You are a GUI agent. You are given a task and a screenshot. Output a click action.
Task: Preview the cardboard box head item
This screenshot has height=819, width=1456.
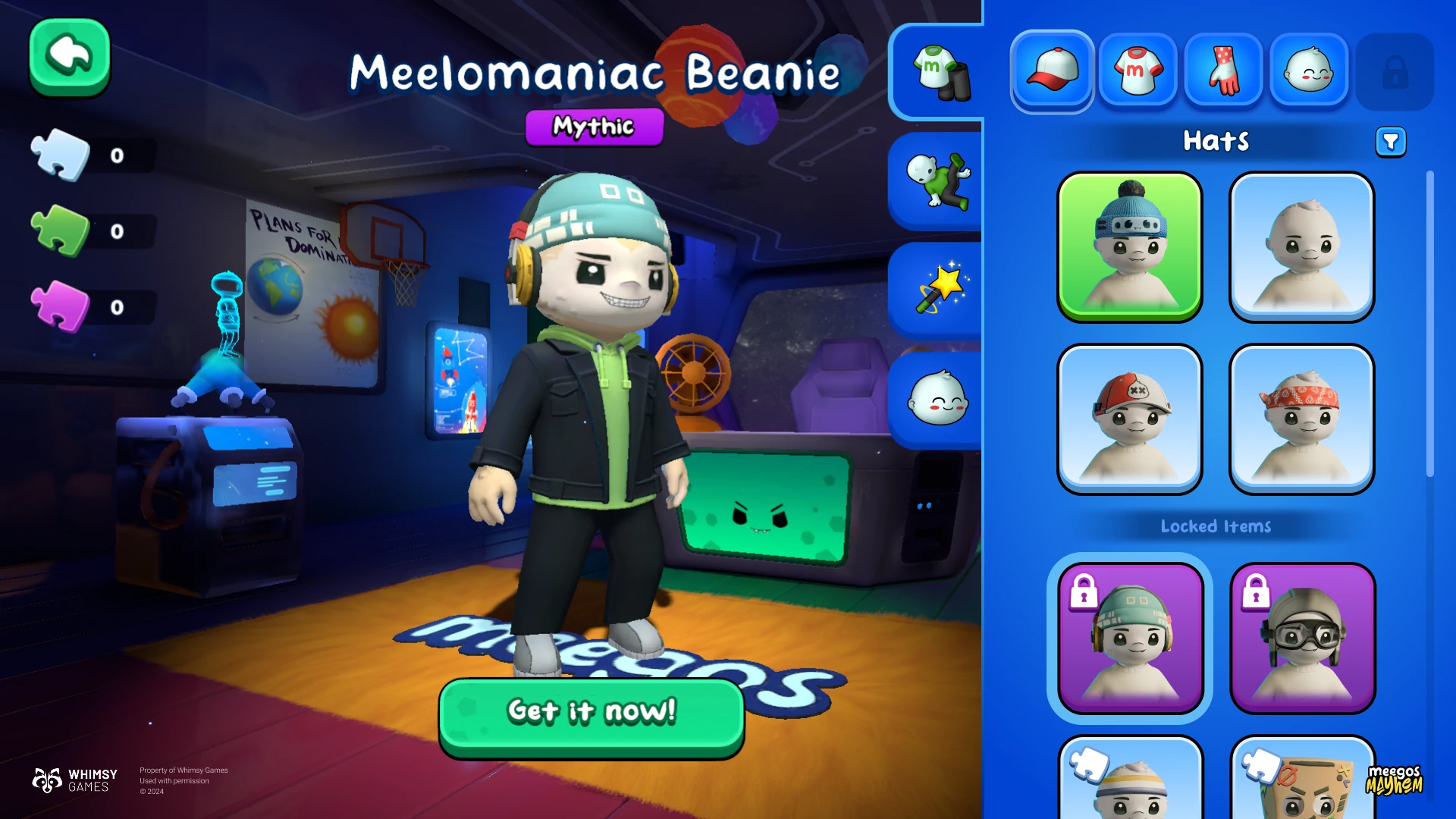click(x=1301, y=781)
